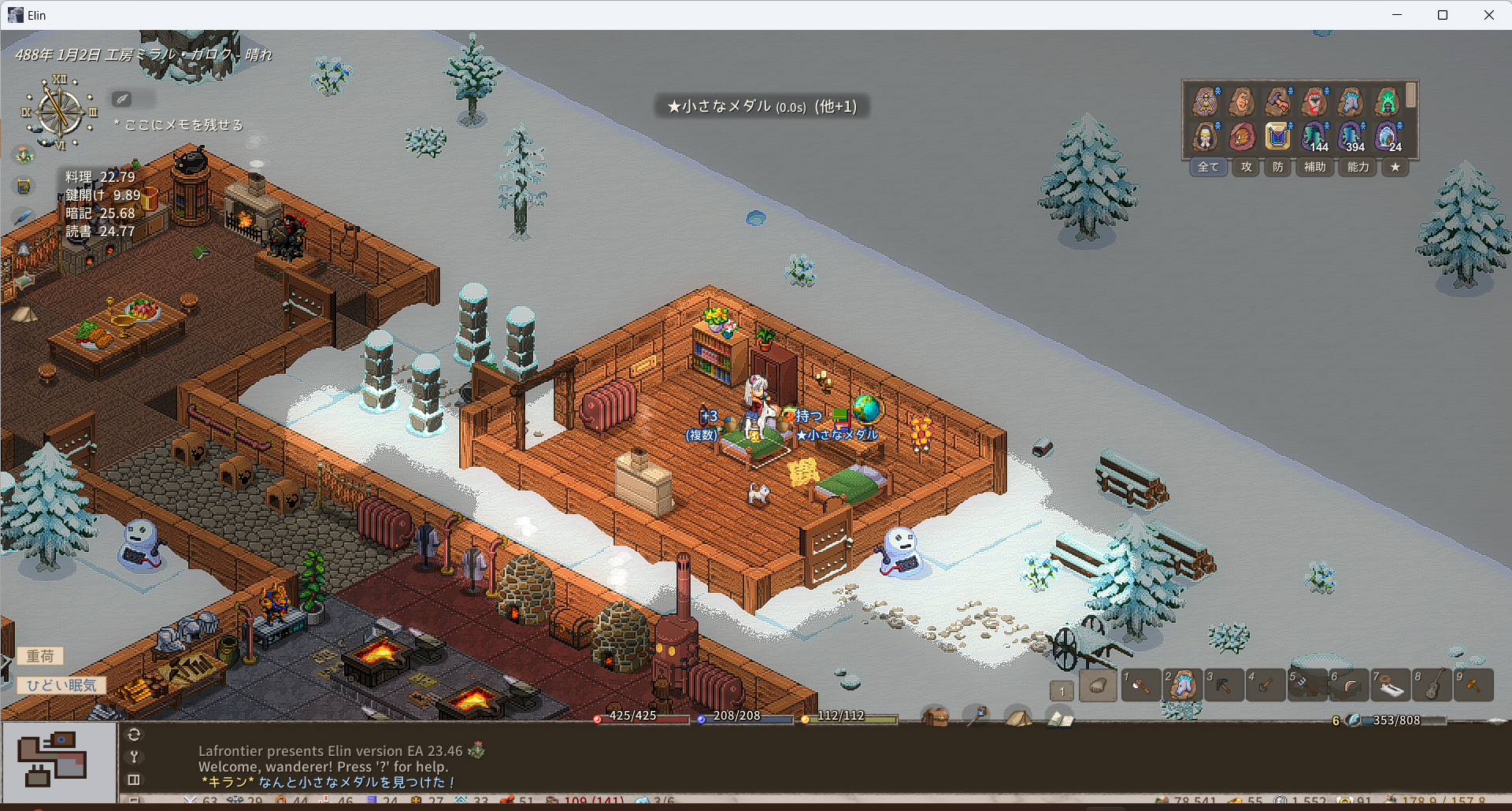The width and height of the screenshot is (1512, 811).
Task: Click the wrench icon beside the log
Action: (134, 757)
